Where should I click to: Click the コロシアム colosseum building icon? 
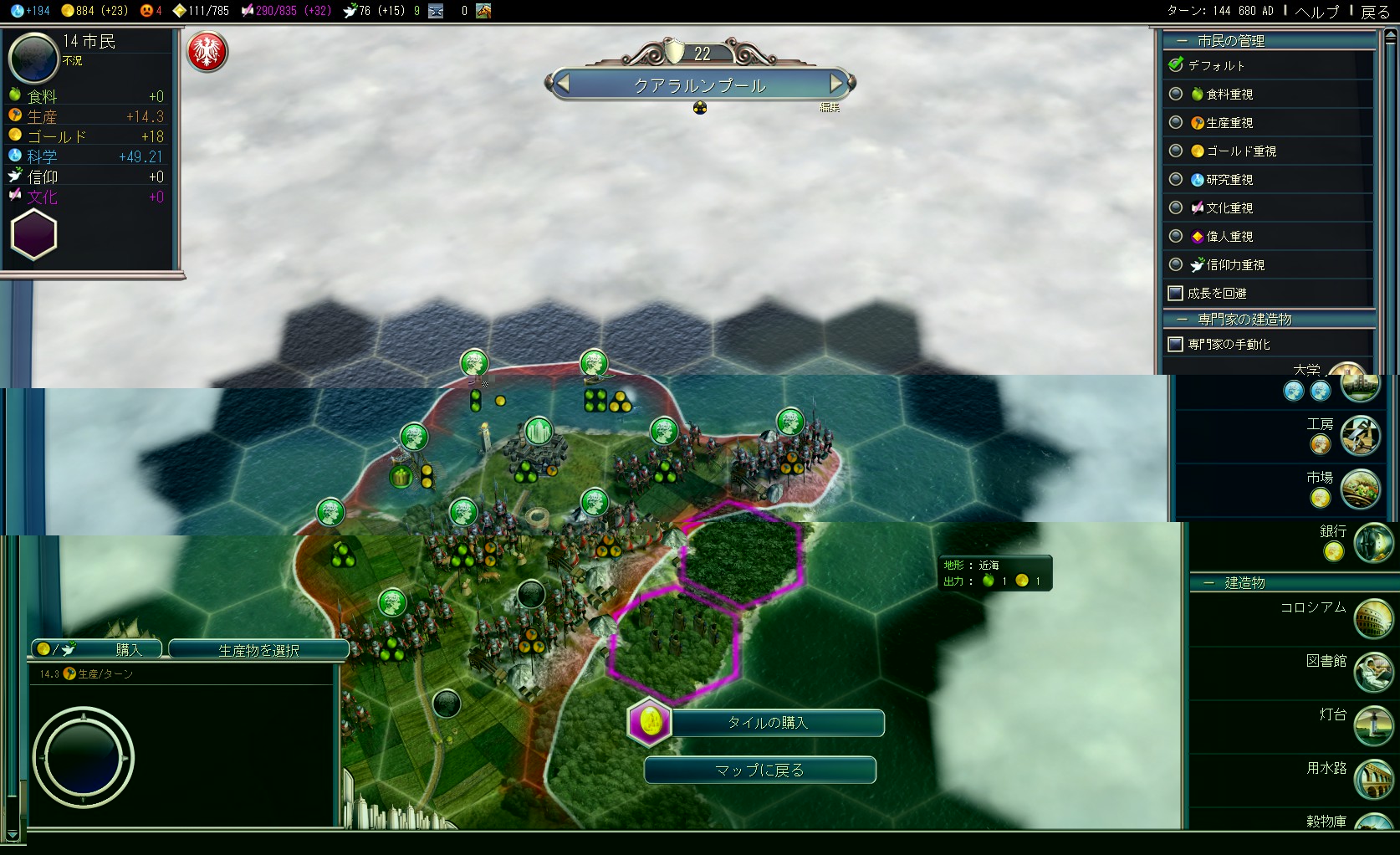pos(1372,618)
